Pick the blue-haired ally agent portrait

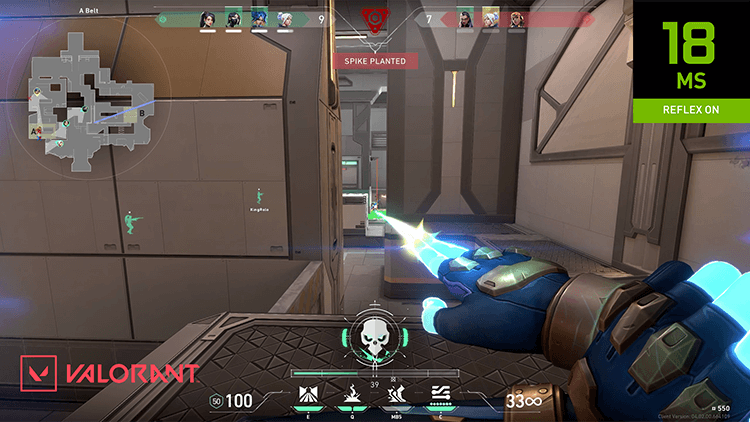click(258, 18)
